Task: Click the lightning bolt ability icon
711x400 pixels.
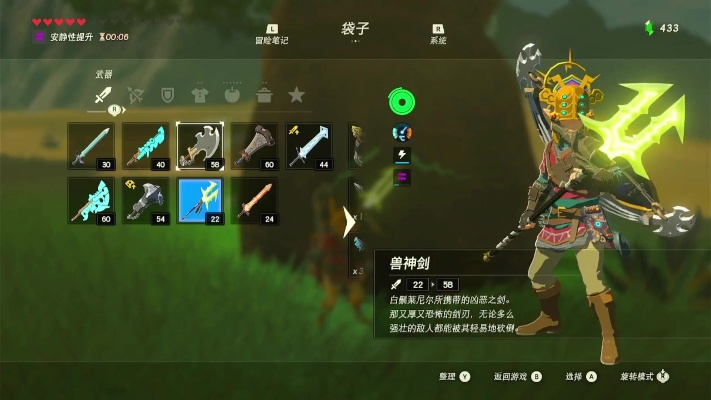Action: (x=402, y=155)
